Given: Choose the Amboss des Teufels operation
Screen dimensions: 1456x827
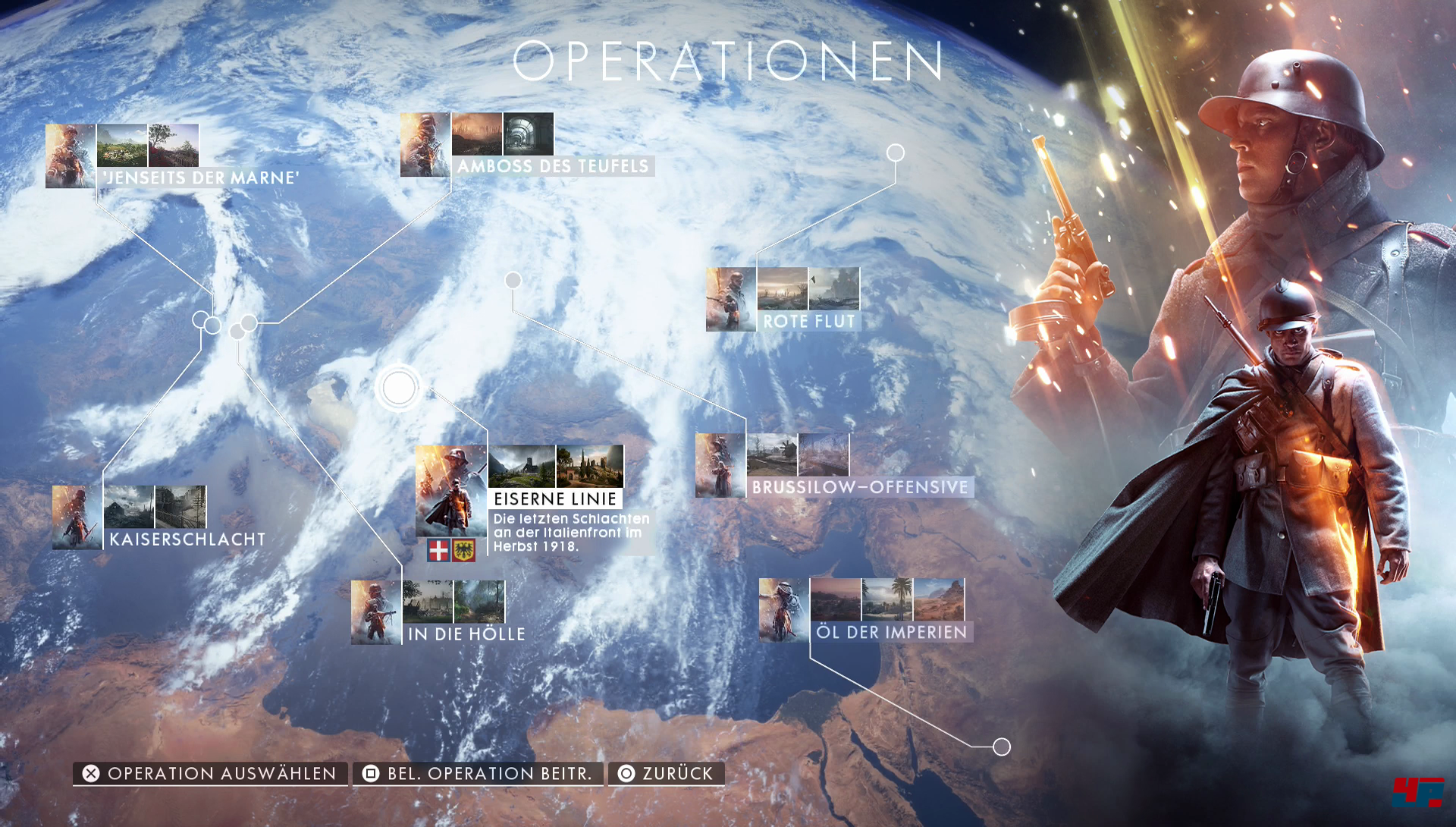Looking at the screenshot, I should 553,166.
